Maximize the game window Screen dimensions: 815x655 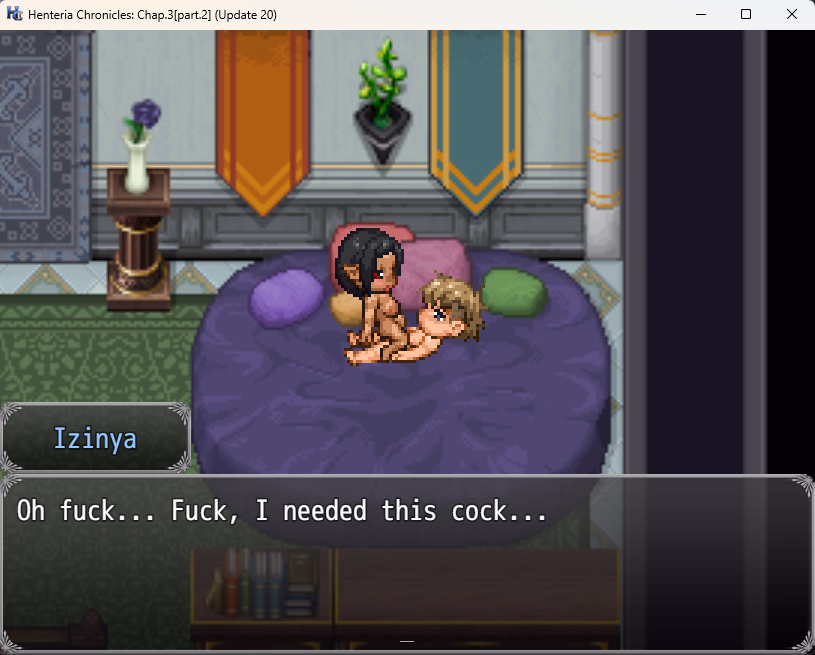[746, 14]
